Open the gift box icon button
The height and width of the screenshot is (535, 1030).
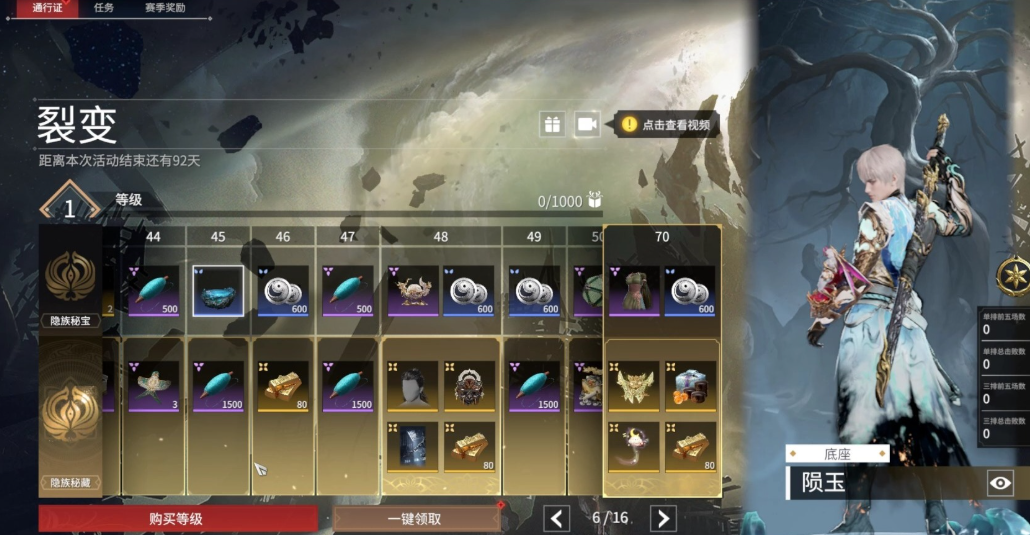(552, 124)
